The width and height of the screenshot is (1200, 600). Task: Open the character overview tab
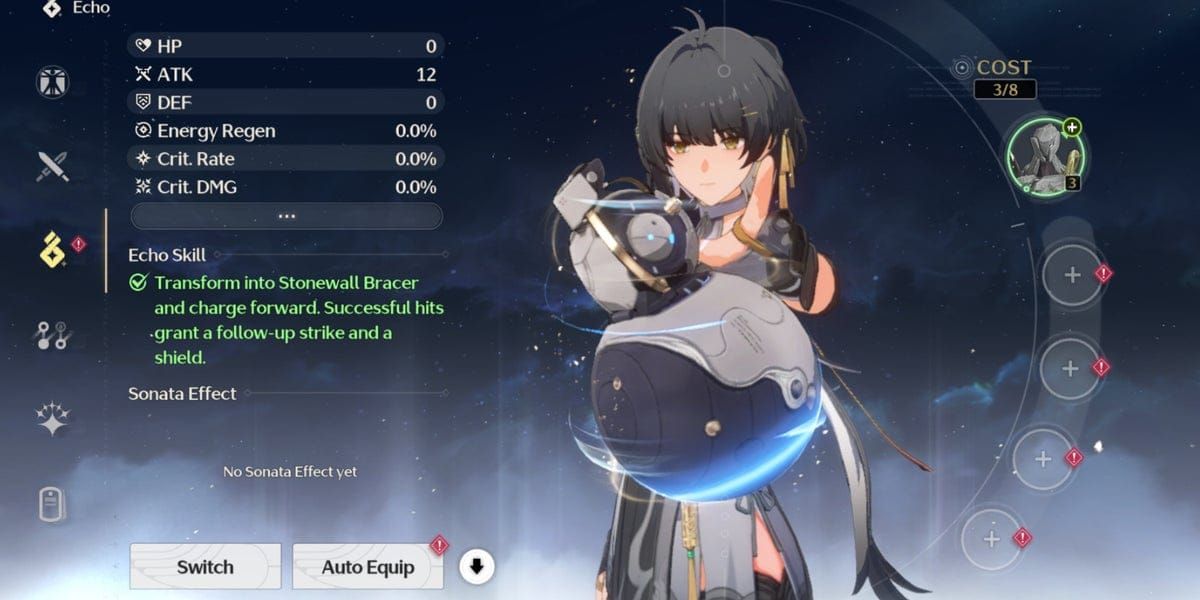52,81
